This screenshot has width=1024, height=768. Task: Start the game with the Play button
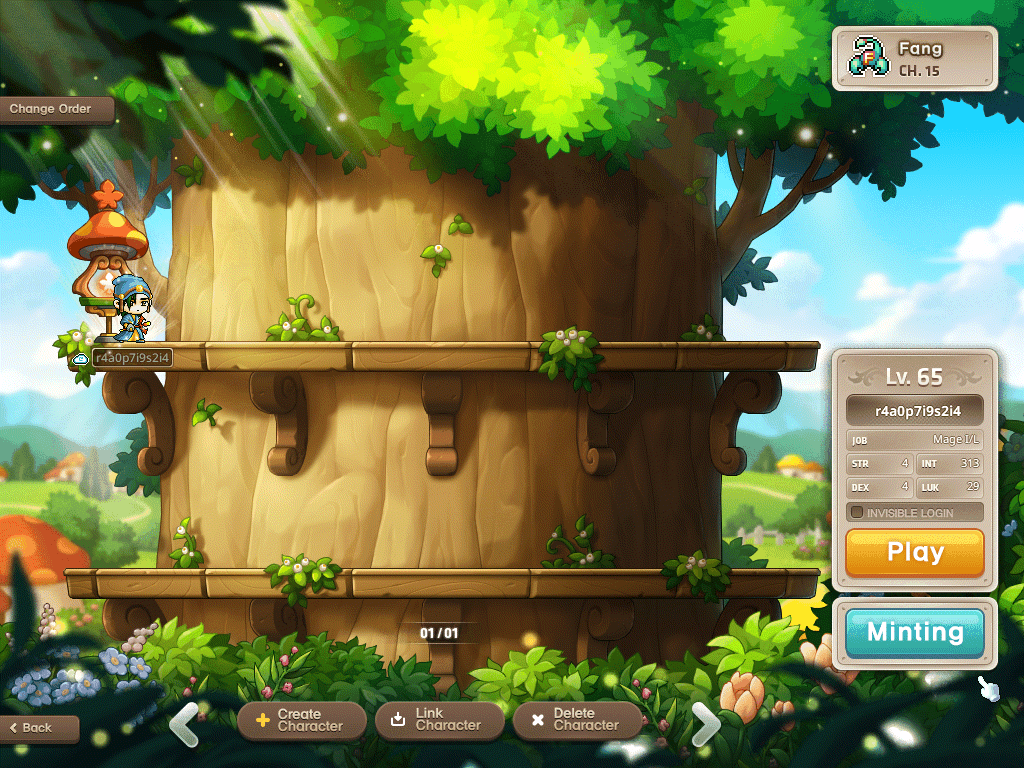pyautogui.click(x=914, y=552)
